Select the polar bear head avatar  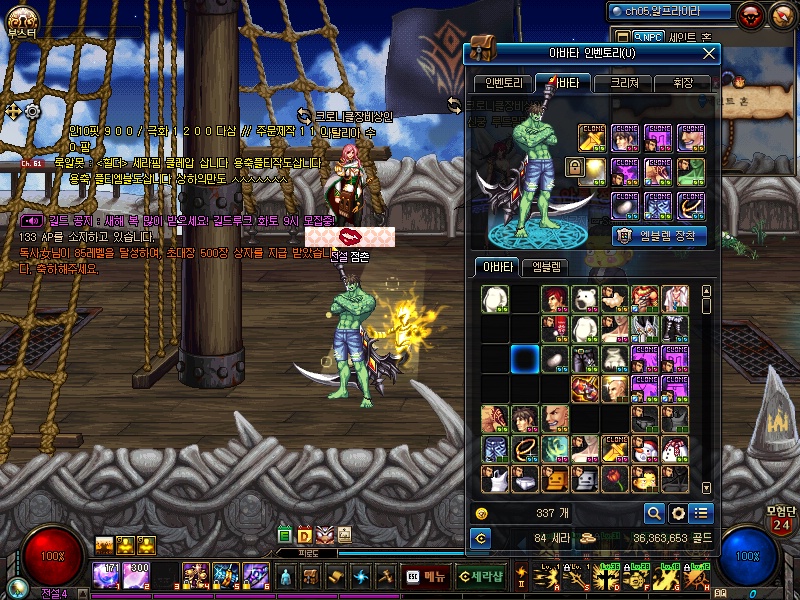click(585, 299)
